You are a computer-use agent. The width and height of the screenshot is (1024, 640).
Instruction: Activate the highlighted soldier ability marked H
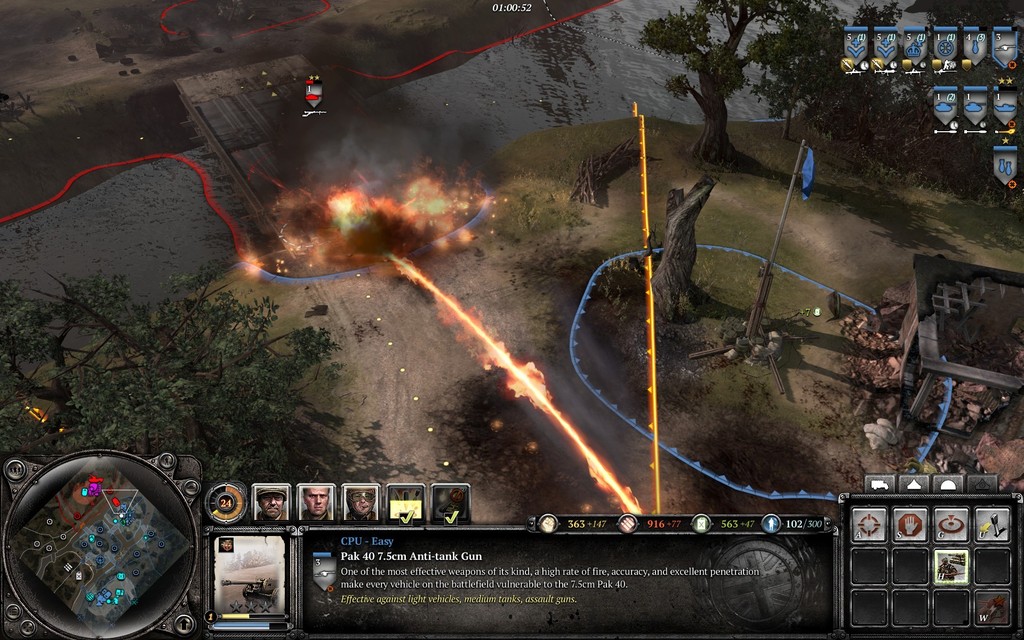(950, 566)
